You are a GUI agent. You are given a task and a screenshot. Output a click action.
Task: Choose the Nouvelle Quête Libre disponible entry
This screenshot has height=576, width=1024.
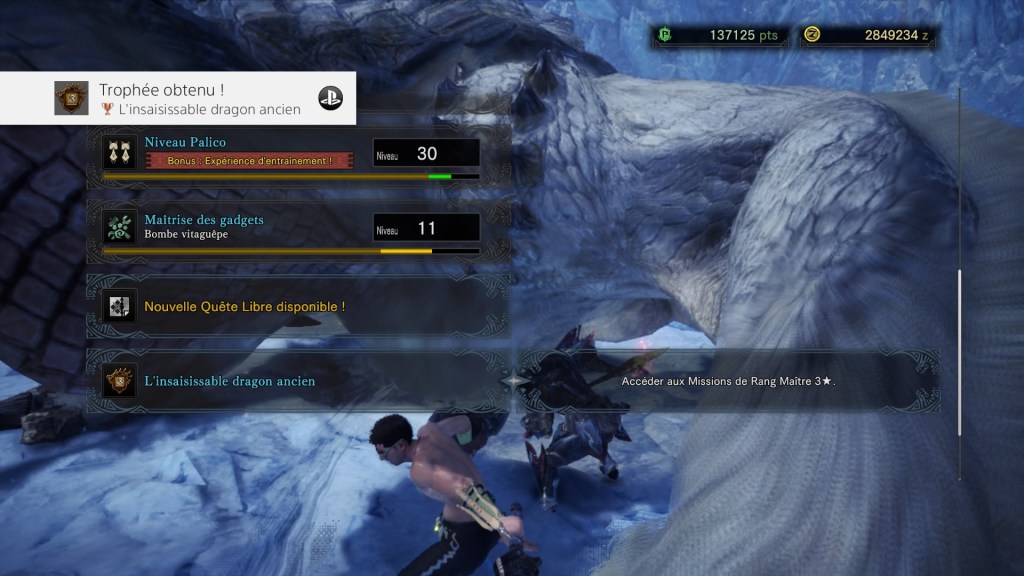(297, 306)
